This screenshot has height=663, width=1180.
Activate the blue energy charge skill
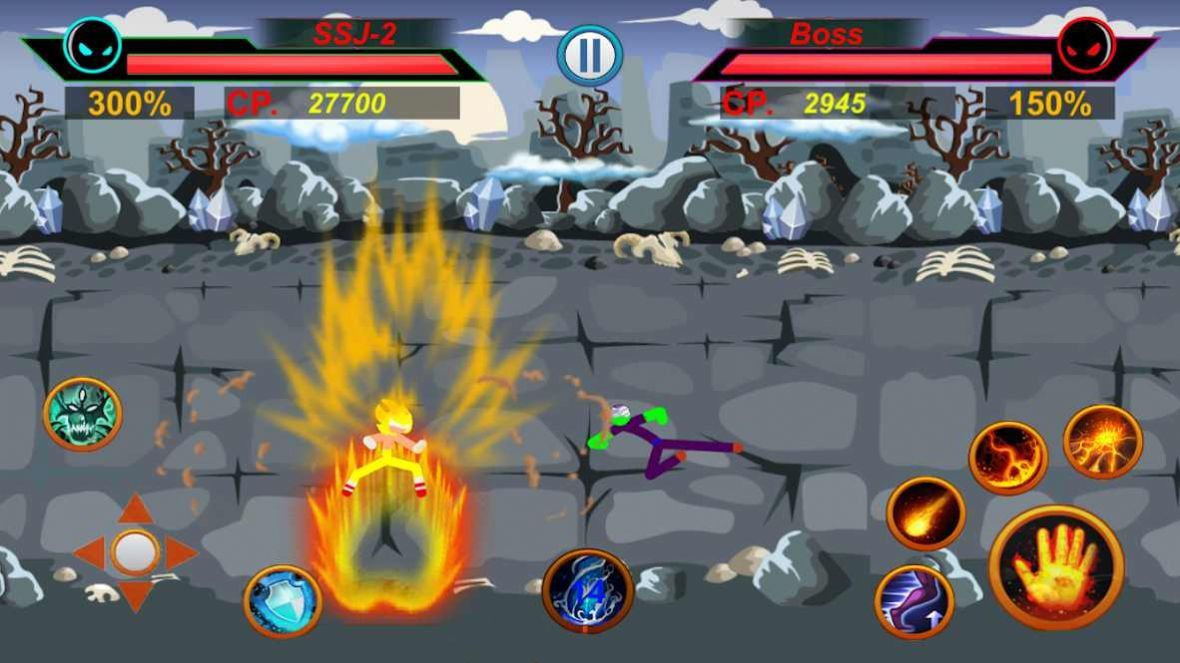(x=588, y=591)
